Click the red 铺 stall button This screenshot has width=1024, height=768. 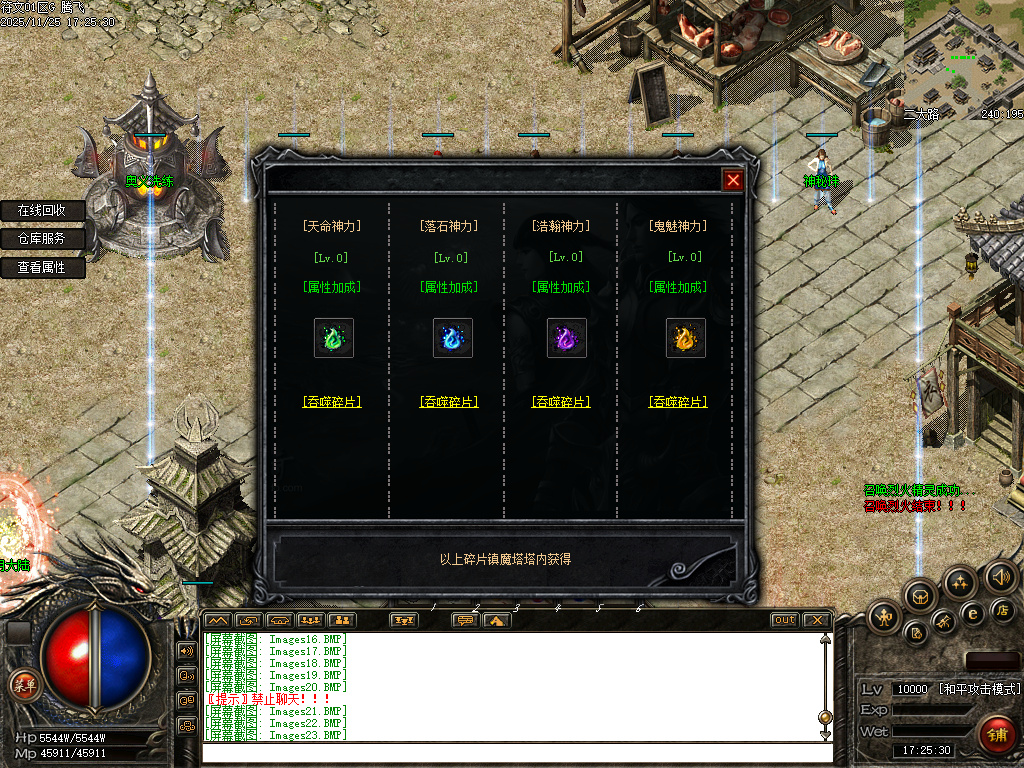(995, 733)
